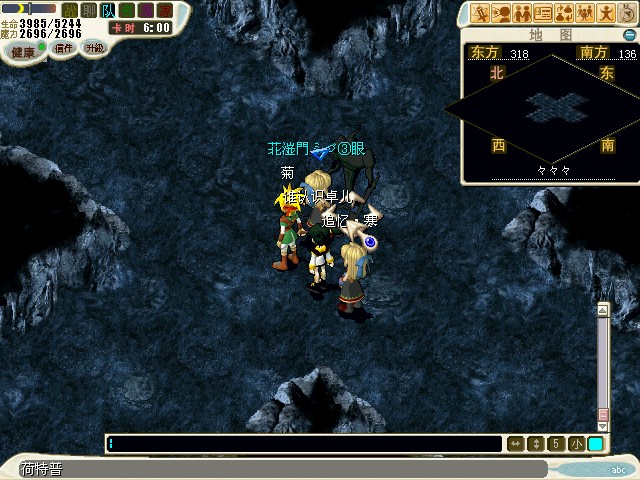640x480 pixels.
Task: Toggle the 聊 chat mode switch
Action: 87,11
